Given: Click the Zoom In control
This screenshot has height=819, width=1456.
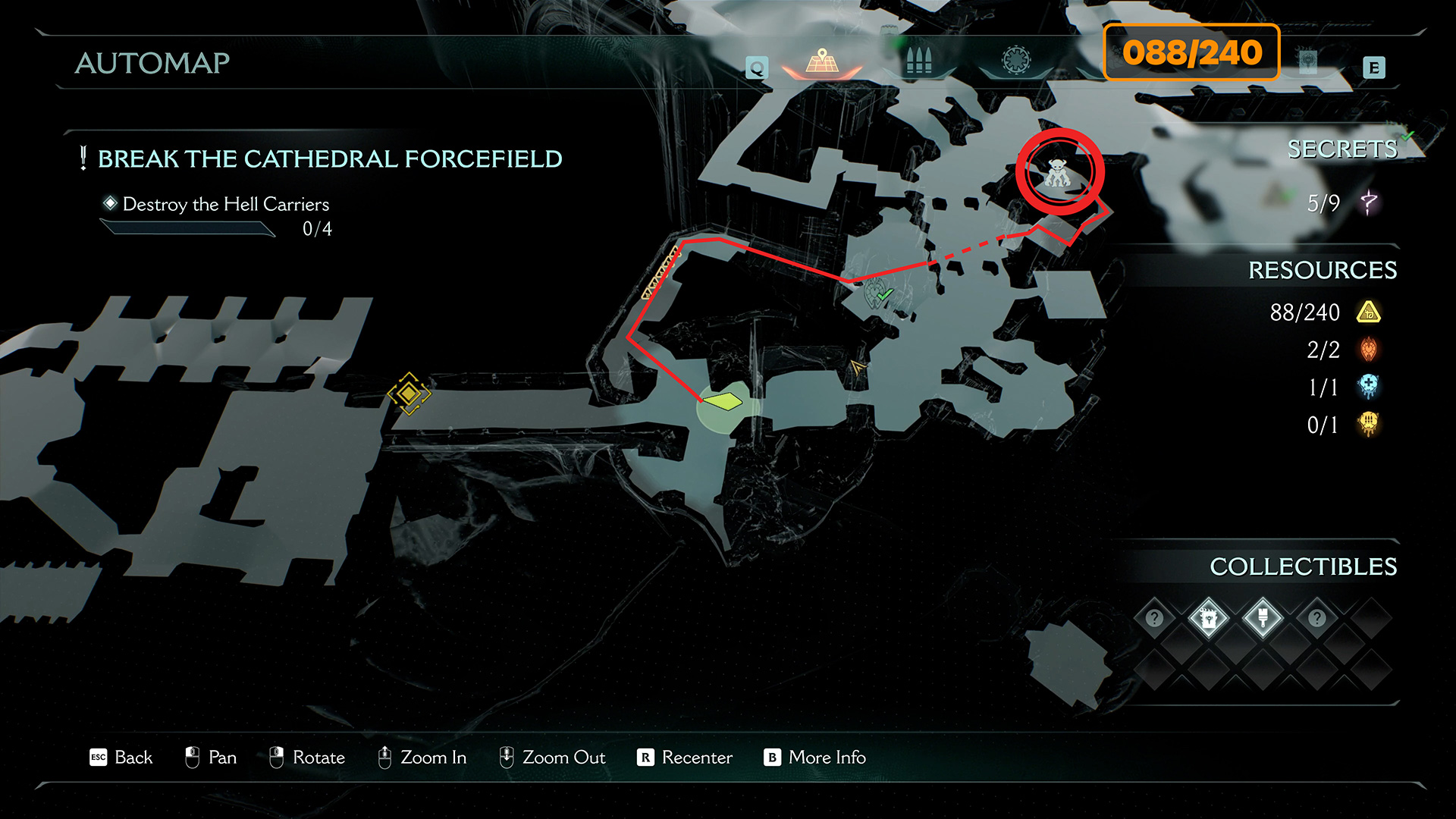Looking at the screenshot, I should point(422,758).
